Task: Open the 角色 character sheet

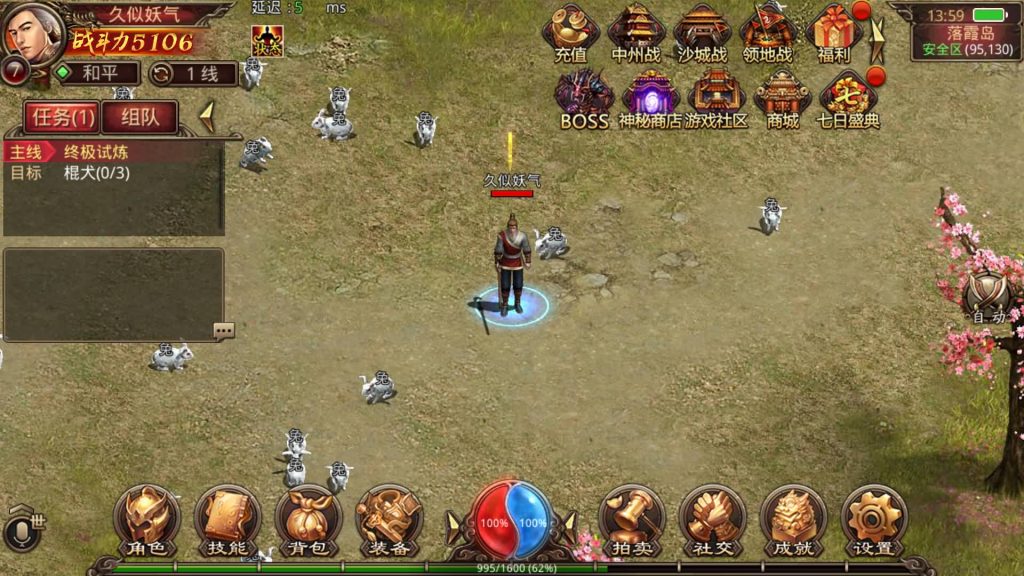Action: click(147, 520)
